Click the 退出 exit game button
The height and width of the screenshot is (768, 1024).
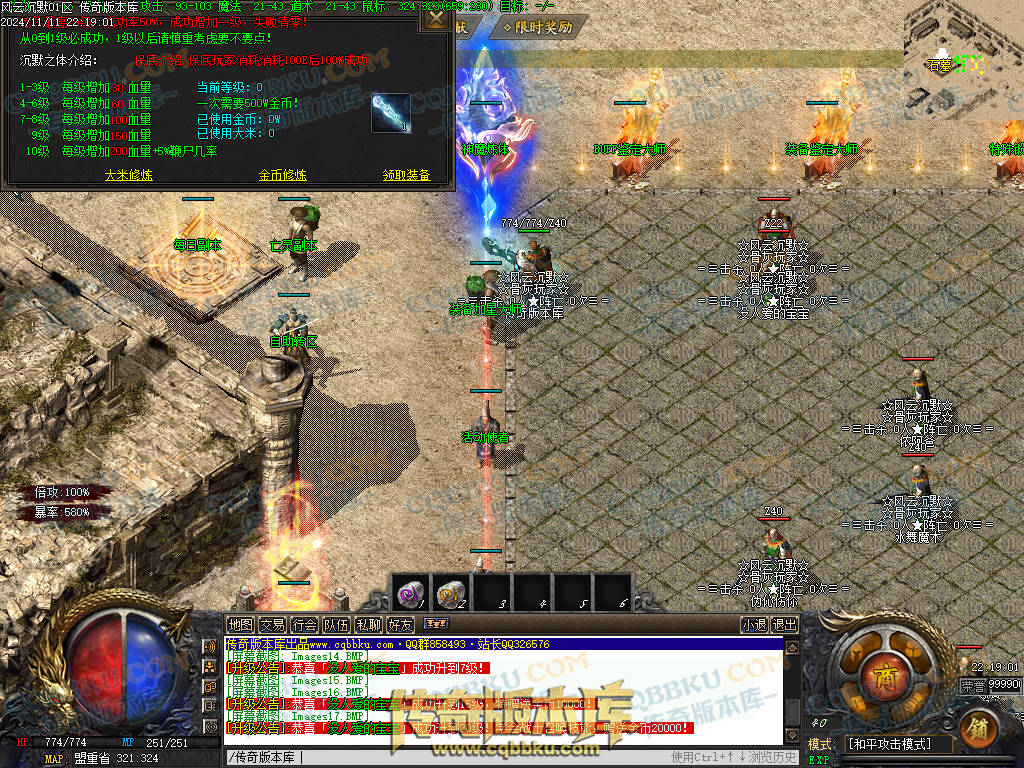click(785, 625)
